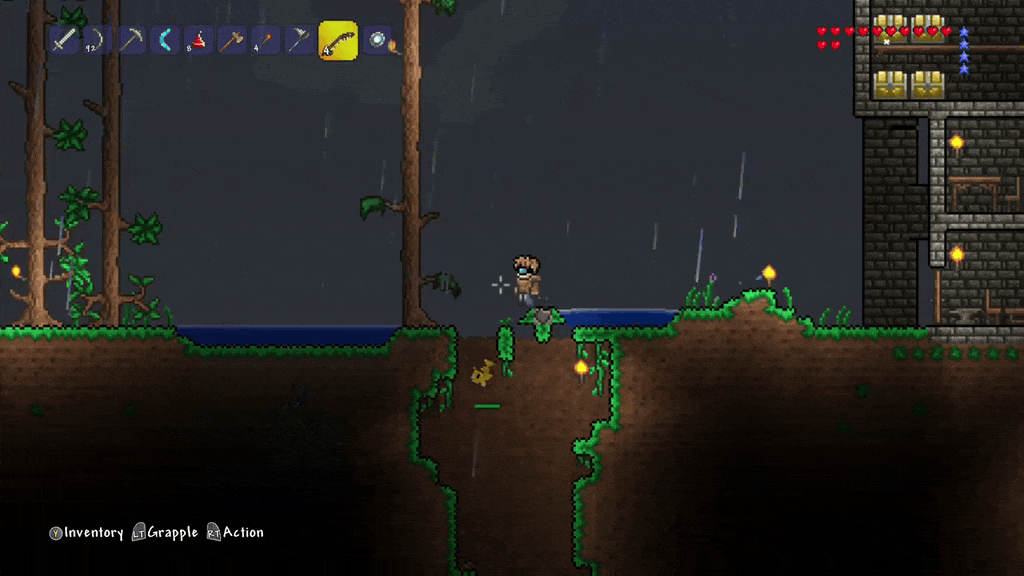
Task: Click the highlighted yellow hotbar slot
Action: click(x=338, y=40)
